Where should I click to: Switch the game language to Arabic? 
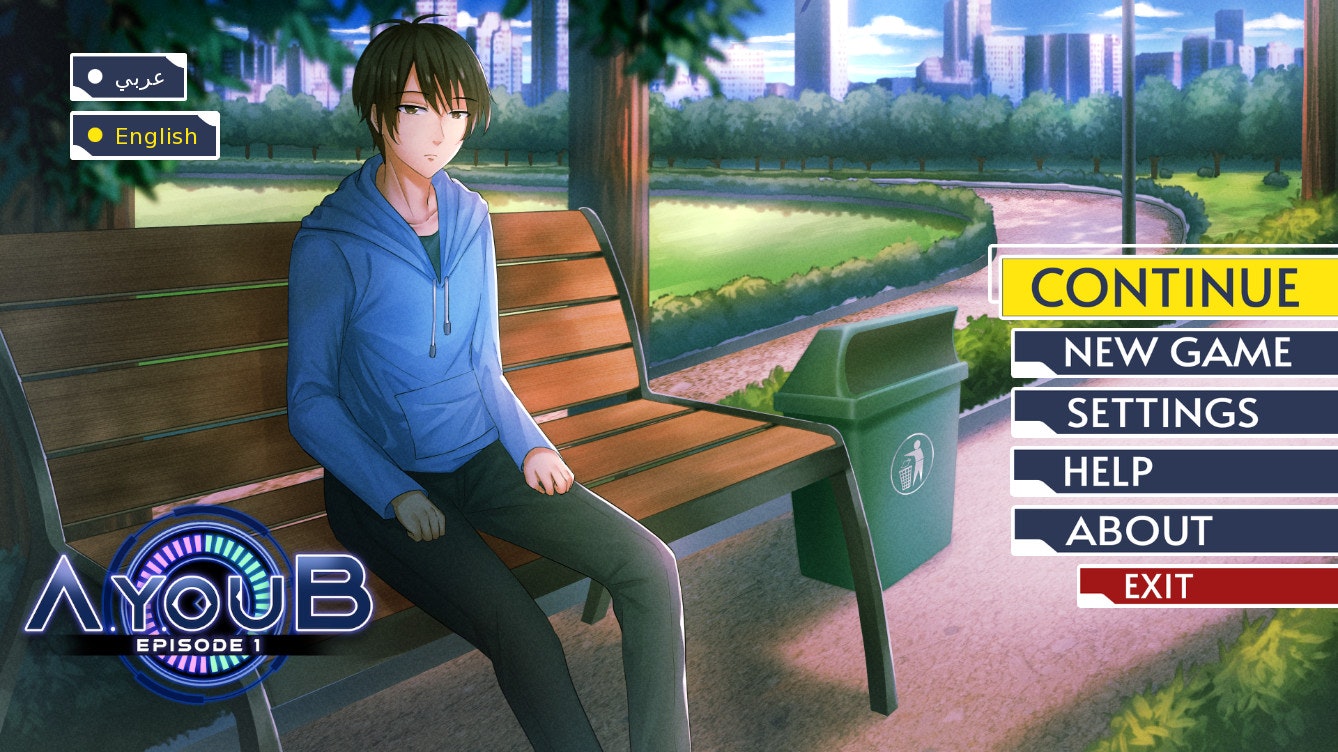(x=130, y=75)
